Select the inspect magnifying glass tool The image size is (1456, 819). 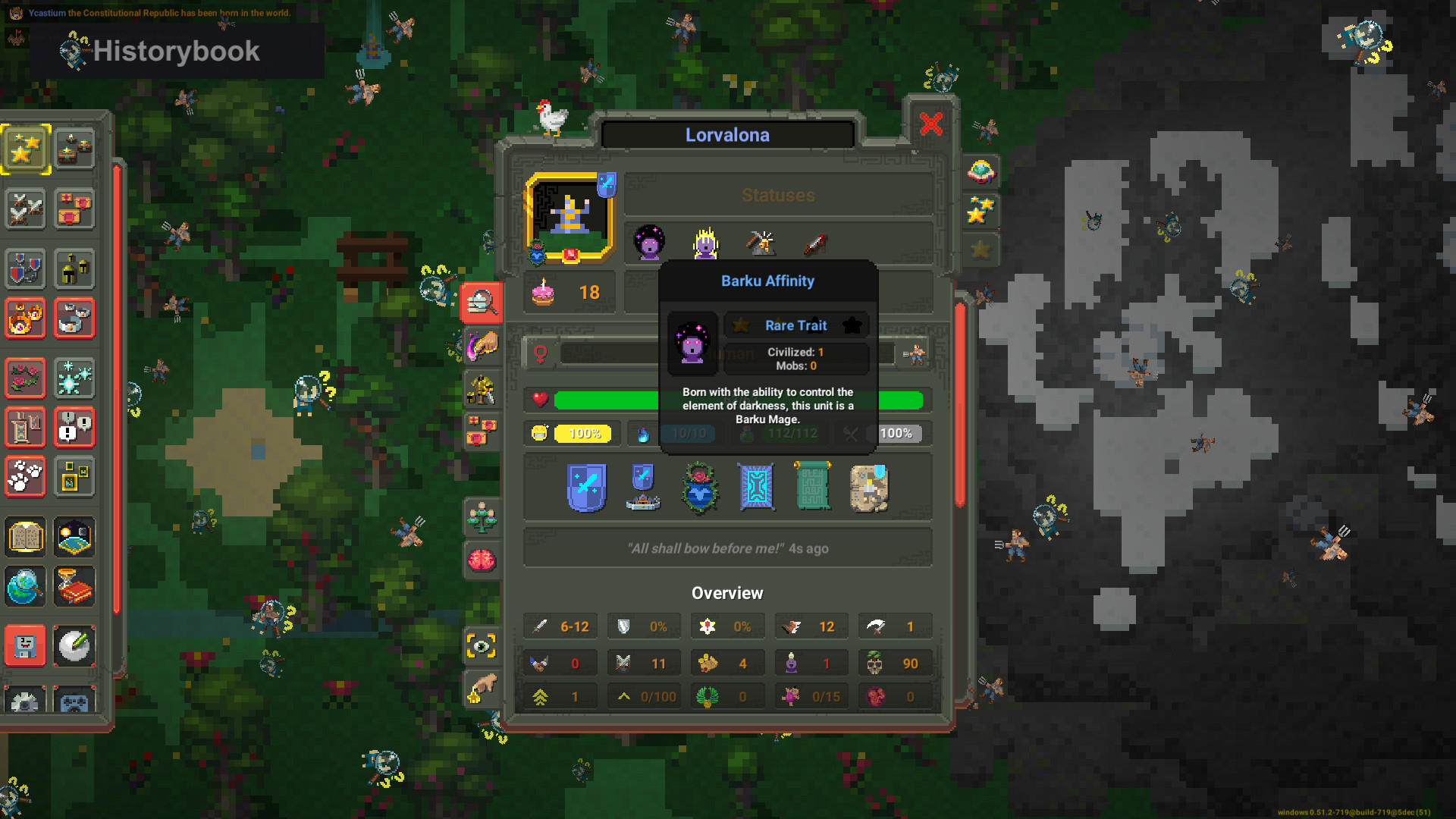click(x=483, y=303)
